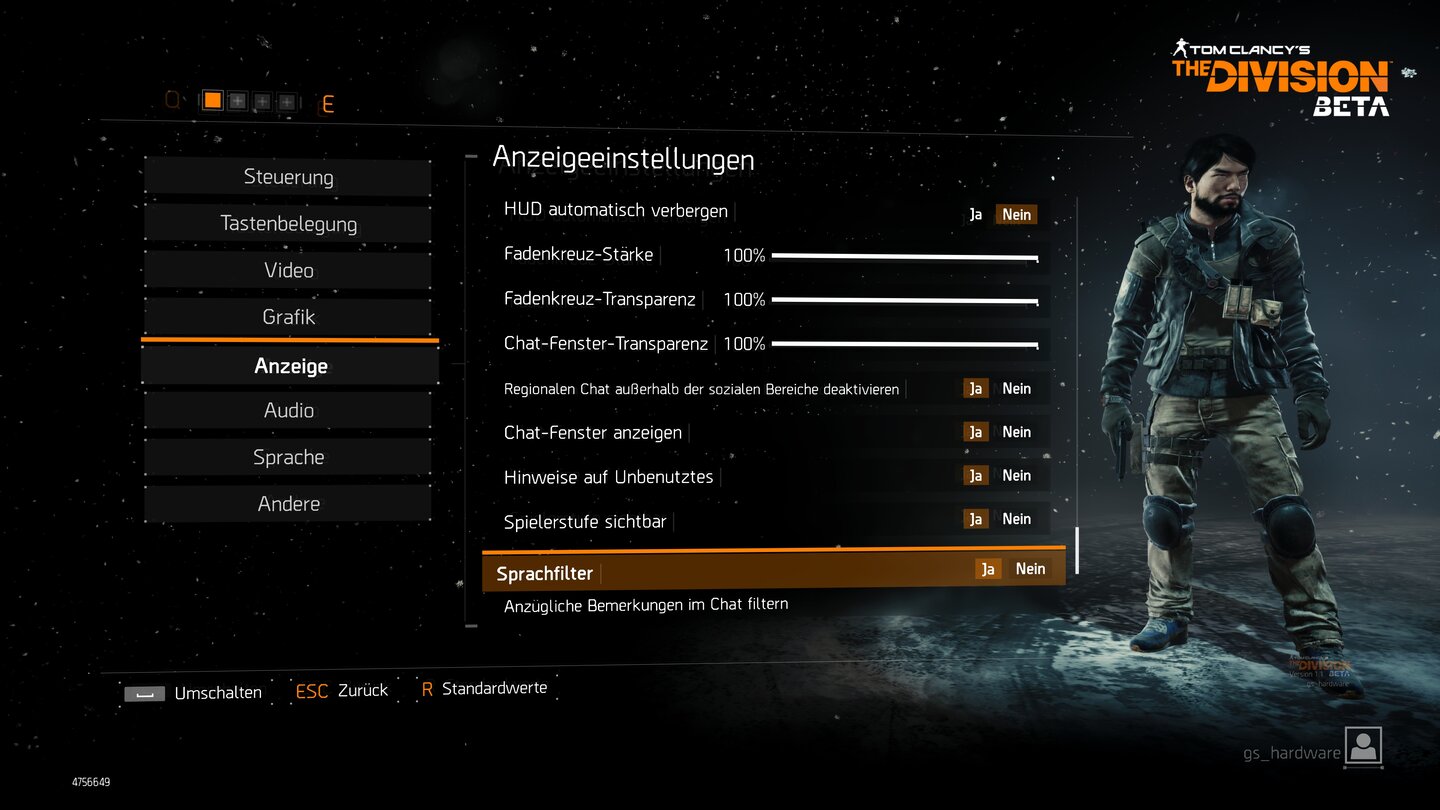This screenshot has height=810, width=1440.
Task: Enable HUD automatisch verbergen with Ja
Action: [x=975, y=214]
